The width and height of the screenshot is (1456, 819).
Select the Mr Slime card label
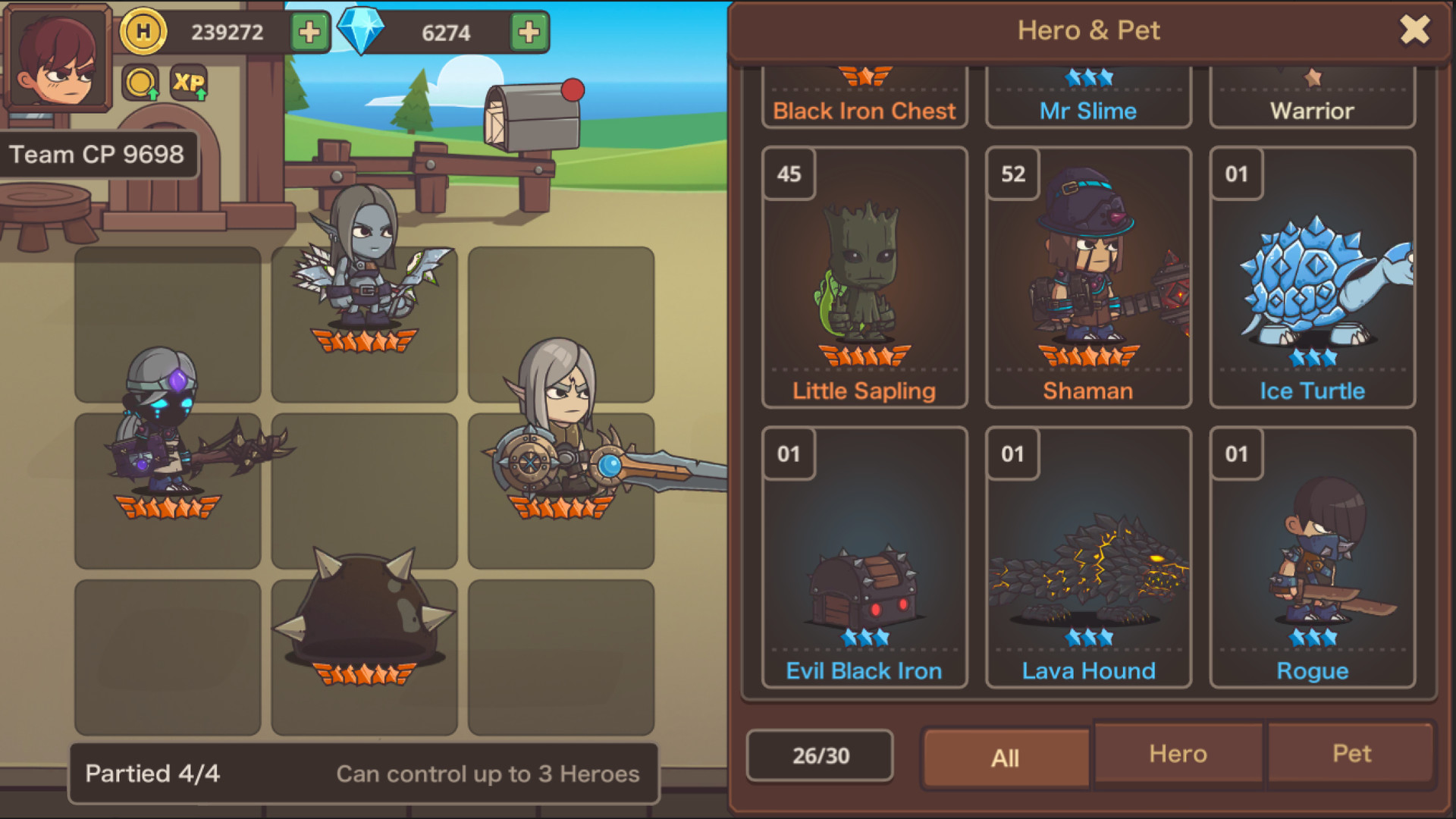(x=1087, y=111)
